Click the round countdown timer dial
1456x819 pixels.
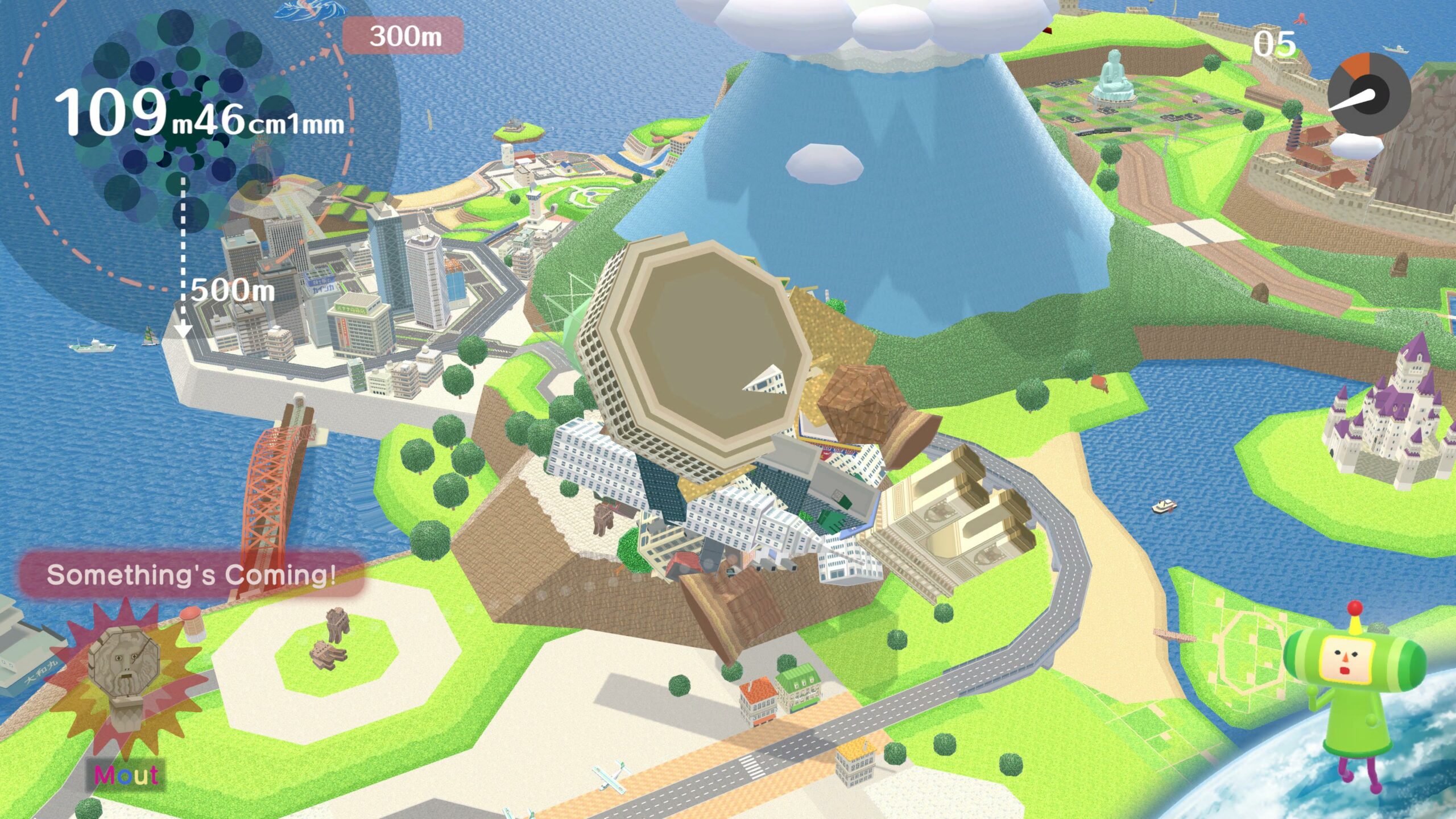click(1370, 94)
